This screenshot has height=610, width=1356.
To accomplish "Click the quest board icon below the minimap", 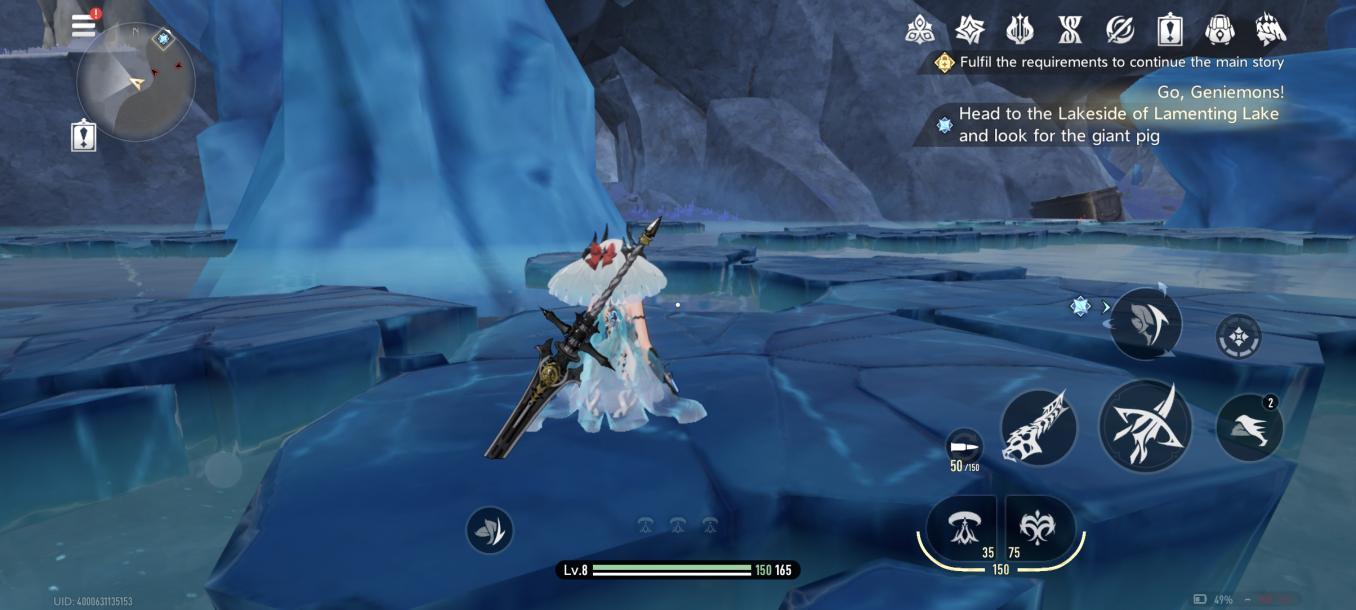I will (84, 136).
